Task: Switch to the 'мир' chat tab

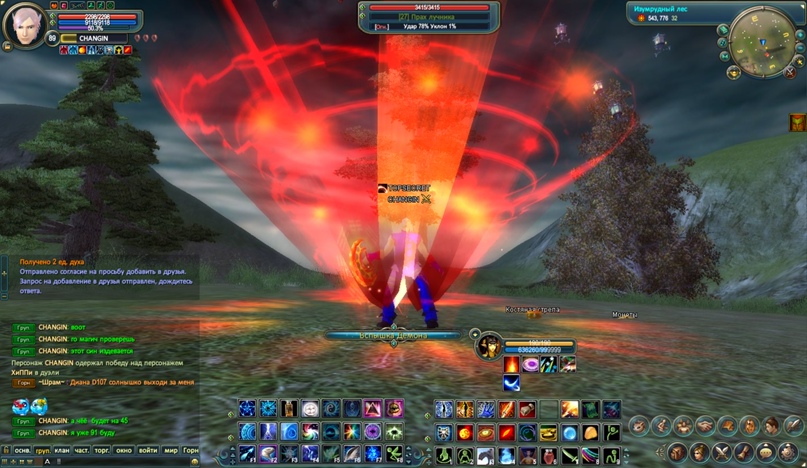Action: tap(171, 451)
